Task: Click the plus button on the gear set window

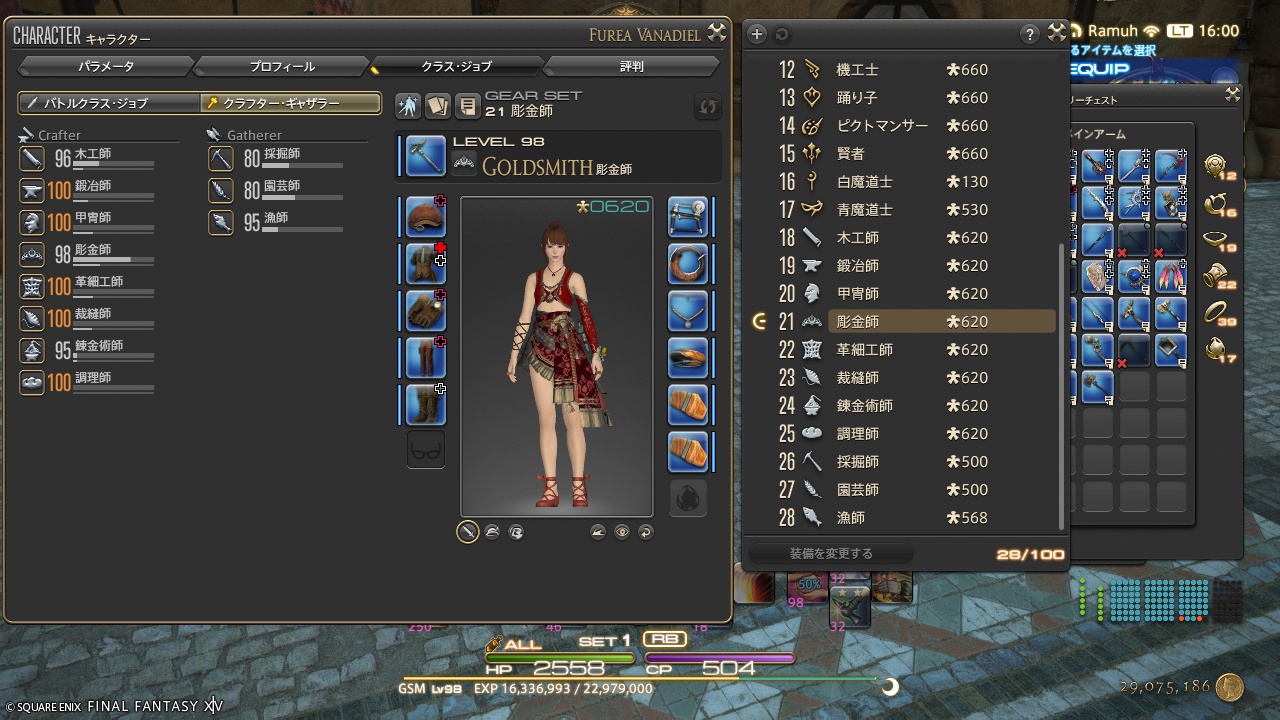Action: pyautogui.click(x=757, y=33)
